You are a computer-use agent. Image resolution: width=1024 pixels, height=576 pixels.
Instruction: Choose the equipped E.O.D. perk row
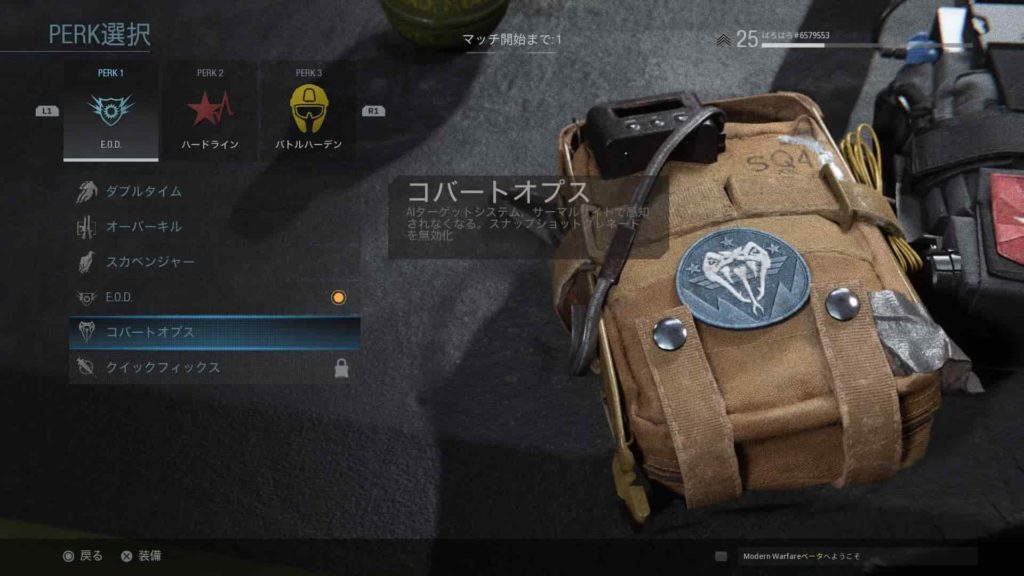tap(213, 297)
